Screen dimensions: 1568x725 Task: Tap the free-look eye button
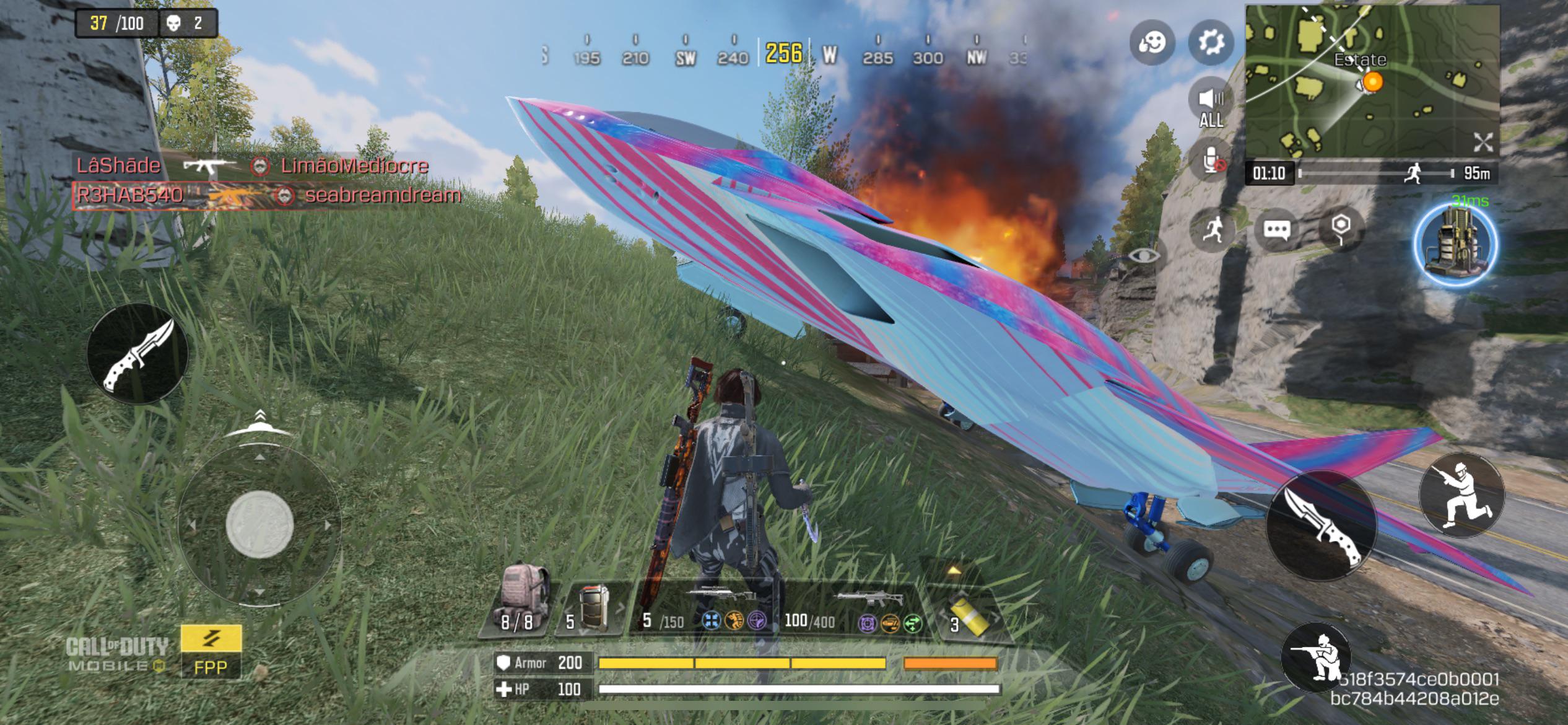pos(1144,255)
